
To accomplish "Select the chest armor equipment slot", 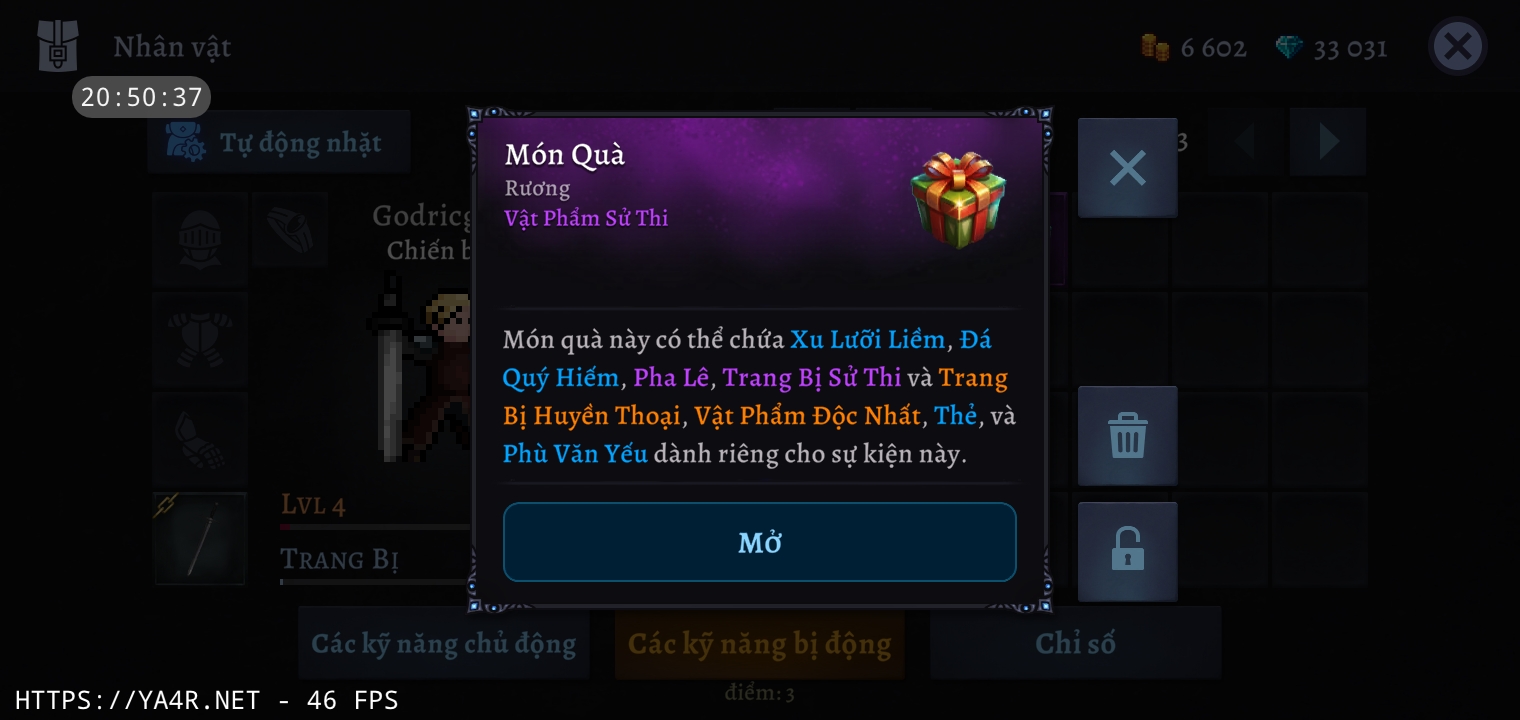I will [200, 338].
